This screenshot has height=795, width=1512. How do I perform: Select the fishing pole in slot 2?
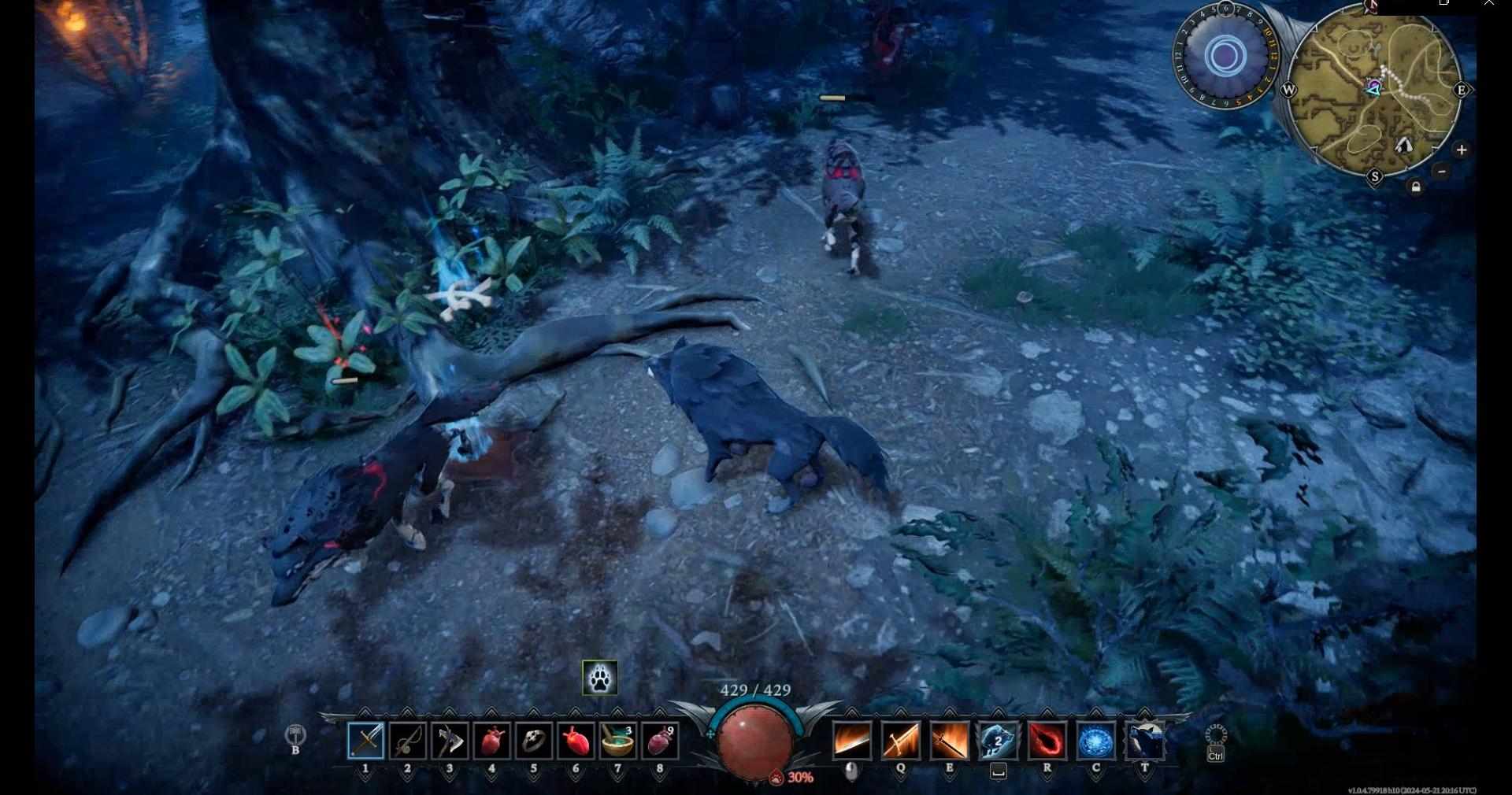(x=408, y=740)
